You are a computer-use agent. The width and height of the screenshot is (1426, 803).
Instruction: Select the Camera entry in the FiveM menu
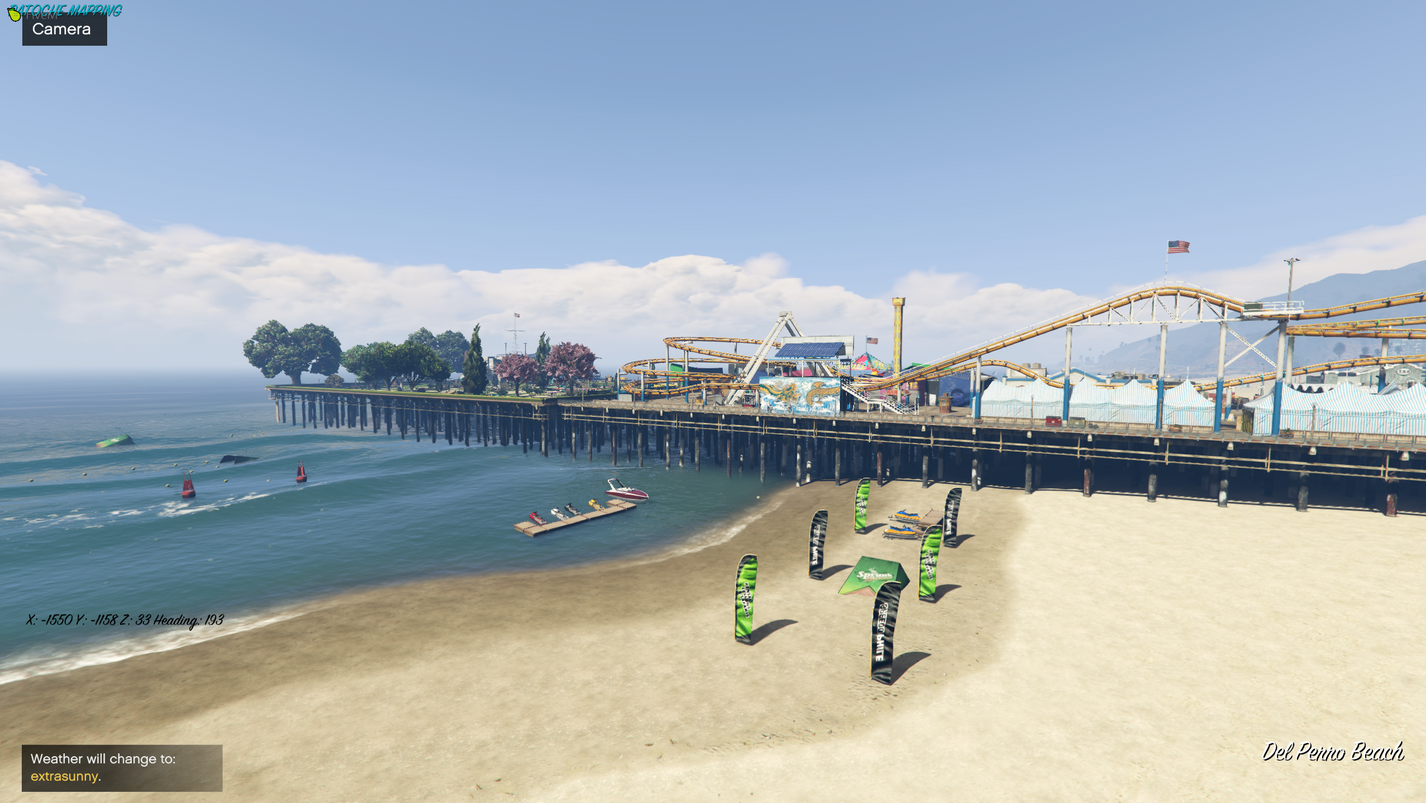point(64,30)
